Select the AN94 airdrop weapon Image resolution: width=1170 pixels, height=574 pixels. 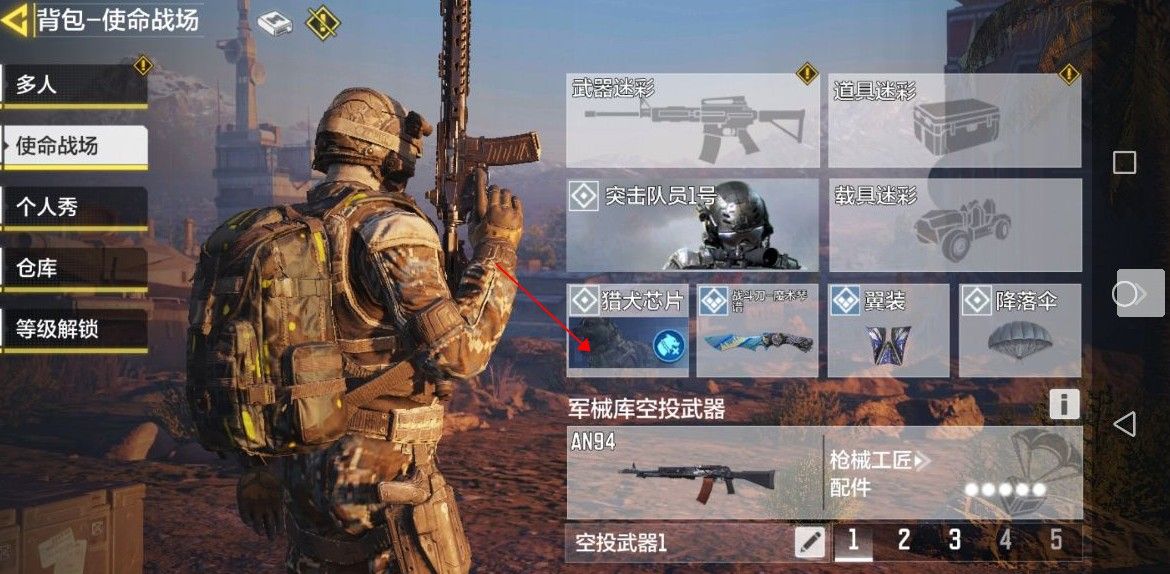pos(694,473)
